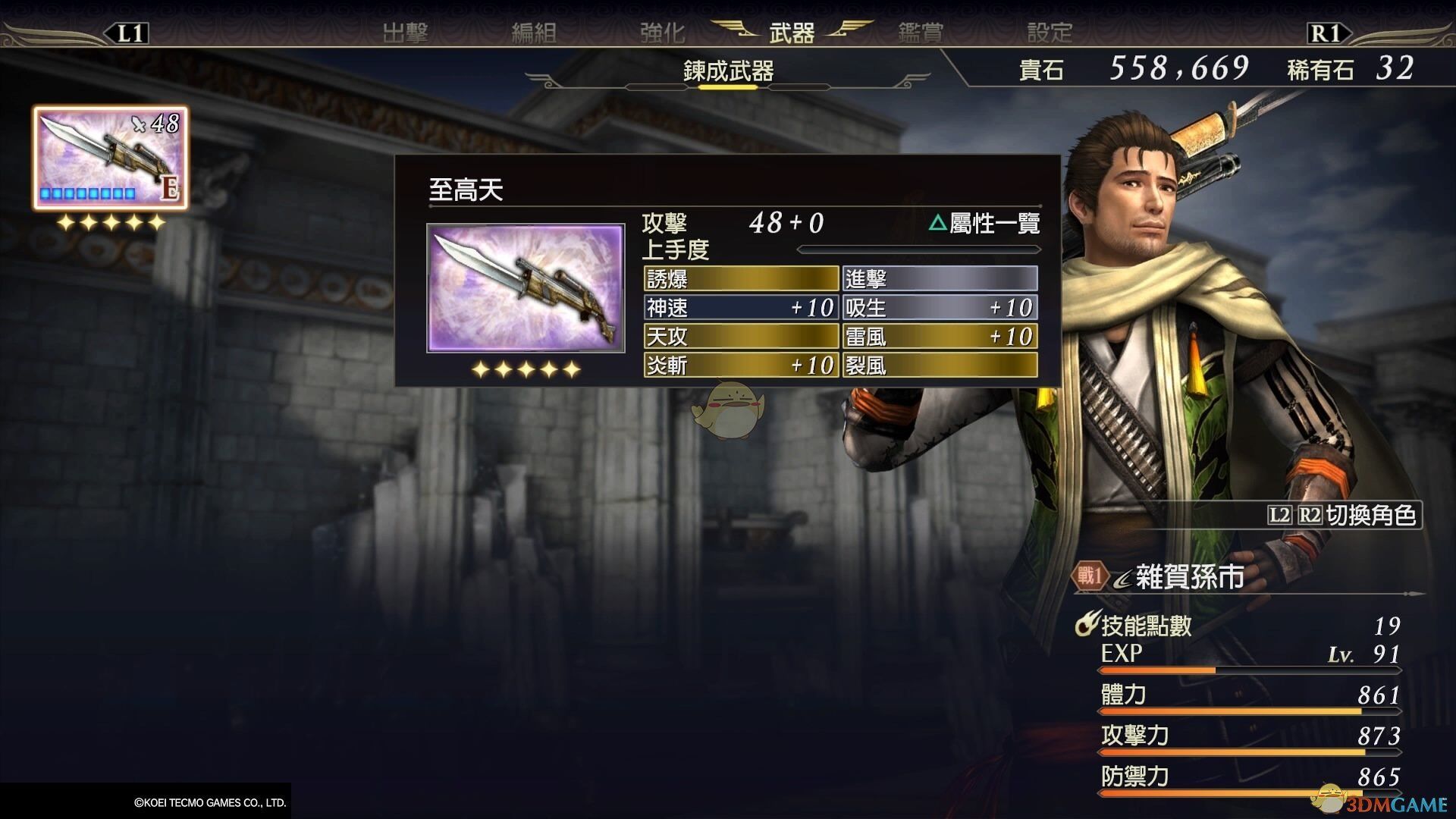Screen dimensions: 1456x819
Task: Pick the 雷風 +10 attribute
Action: 940,337
